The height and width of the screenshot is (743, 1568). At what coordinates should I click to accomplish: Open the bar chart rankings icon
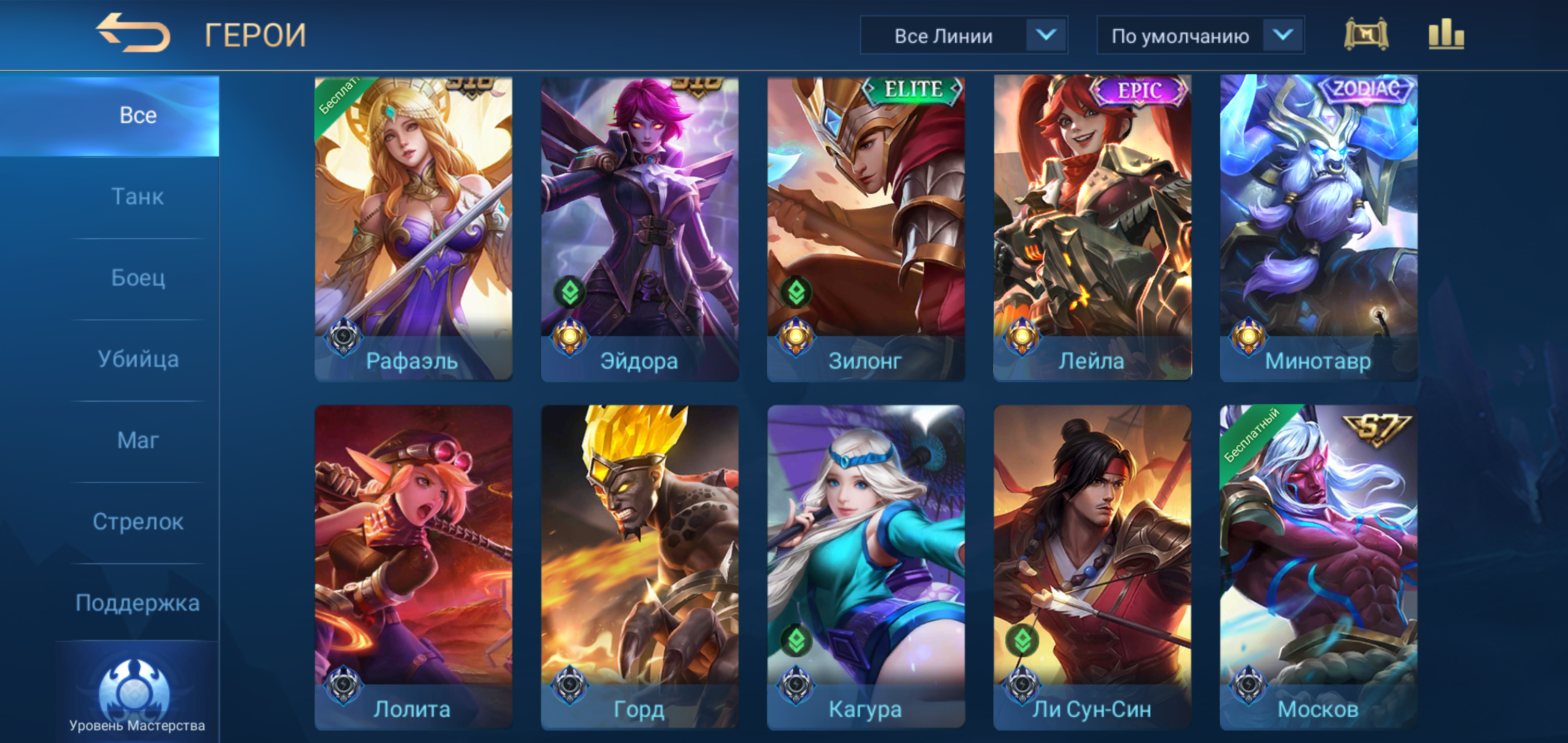1446,35
